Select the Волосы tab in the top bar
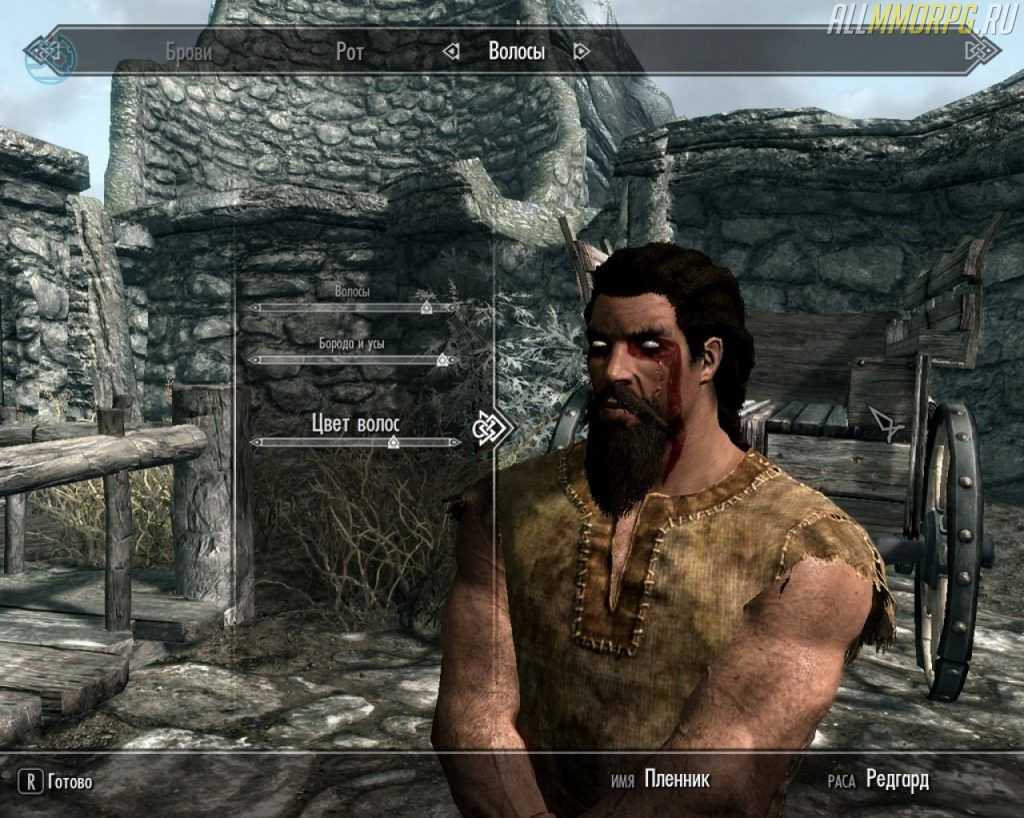 click(x=516, y=52)
